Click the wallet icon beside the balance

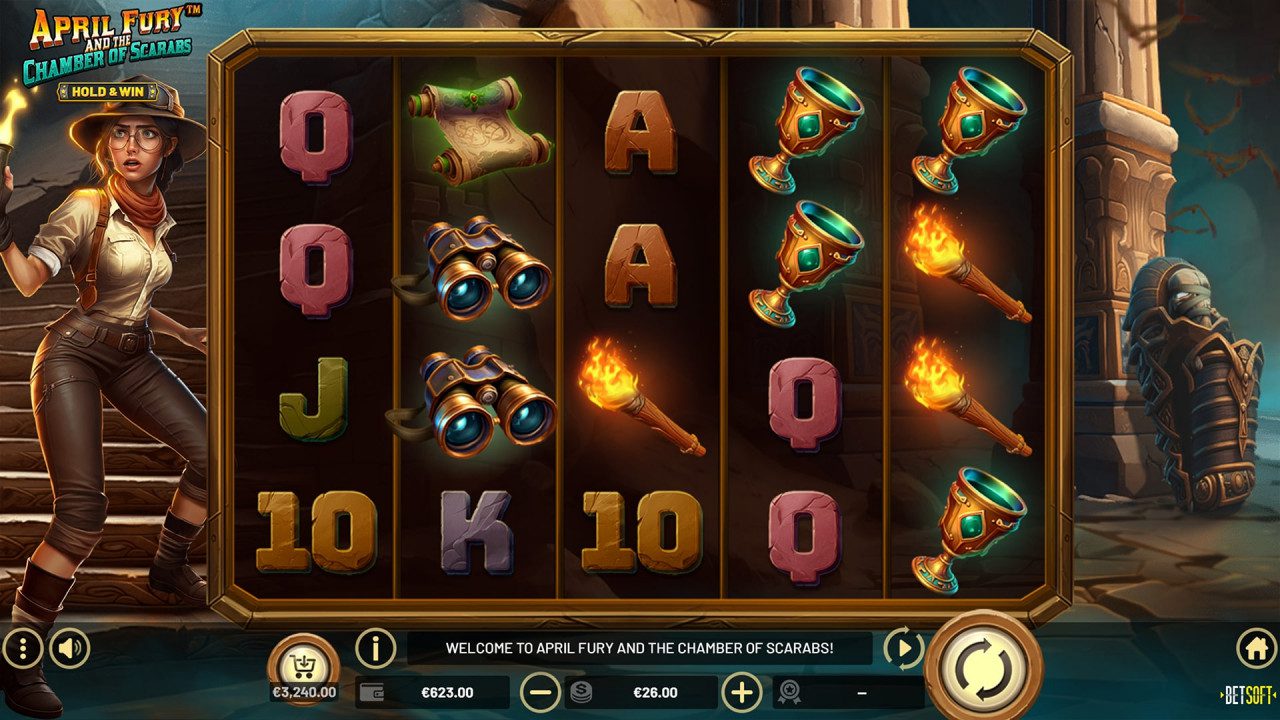[x=372, y=691]
